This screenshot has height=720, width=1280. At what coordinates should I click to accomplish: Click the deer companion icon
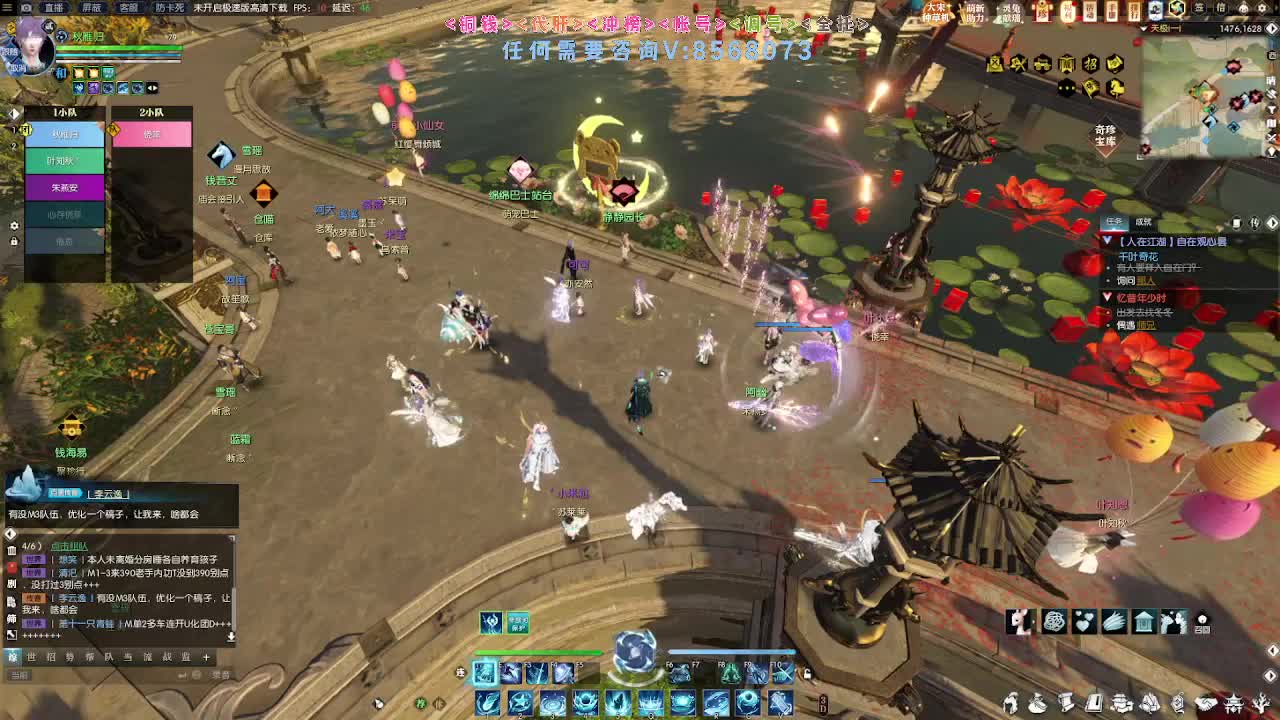pos(1016,620)
